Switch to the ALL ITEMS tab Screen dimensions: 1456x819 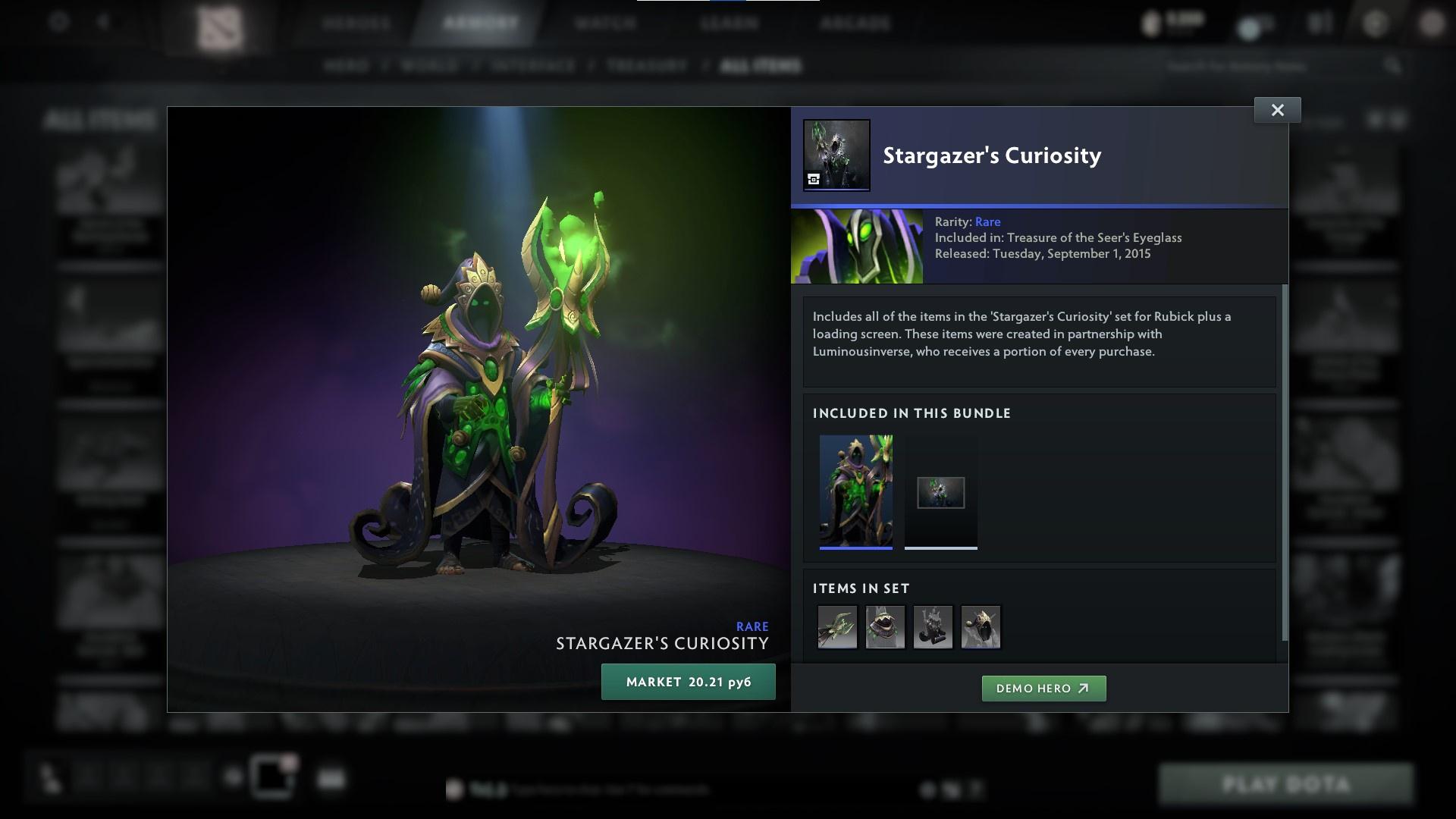click(x=761, y=66)
